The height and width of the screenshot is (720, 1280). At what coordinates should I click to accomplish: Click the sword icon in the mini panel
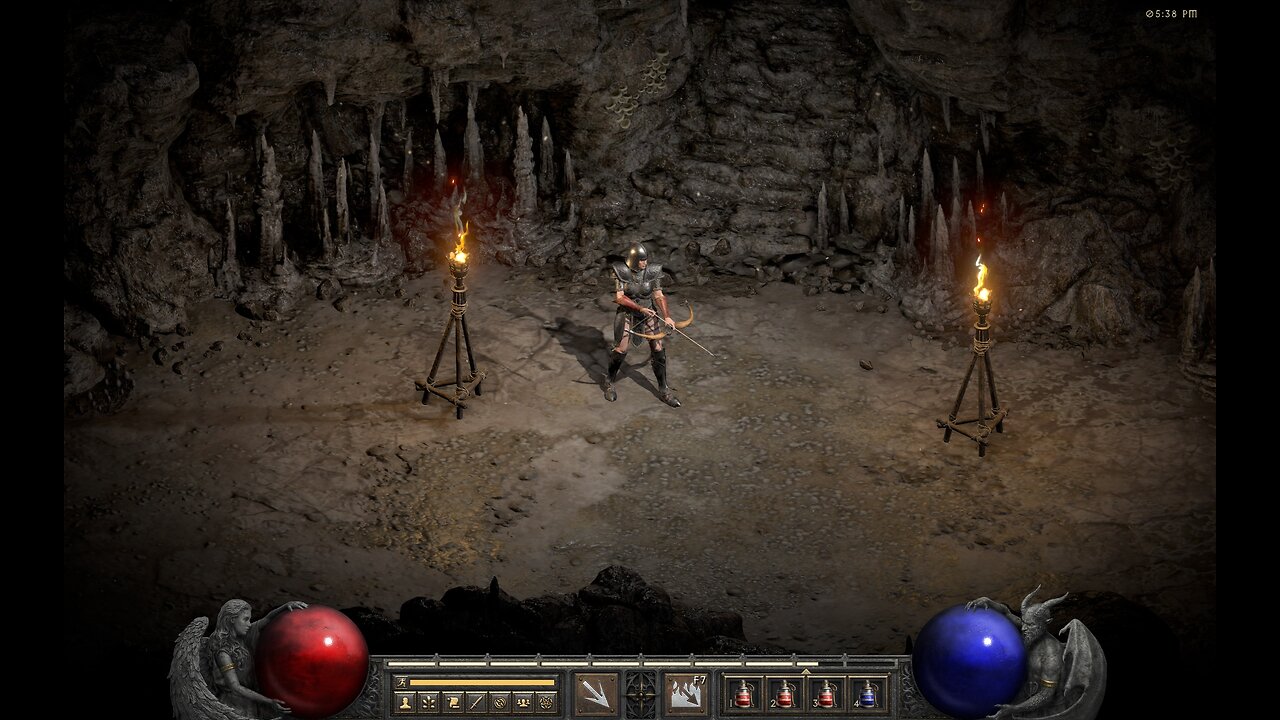[x=475, y=702]
